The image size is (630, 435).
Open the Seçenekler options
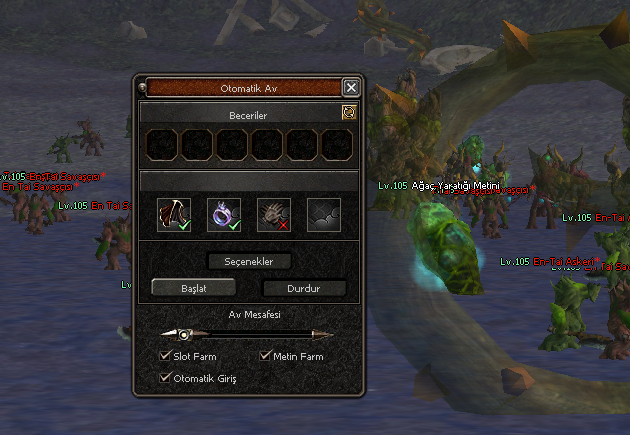pos(249,261)
